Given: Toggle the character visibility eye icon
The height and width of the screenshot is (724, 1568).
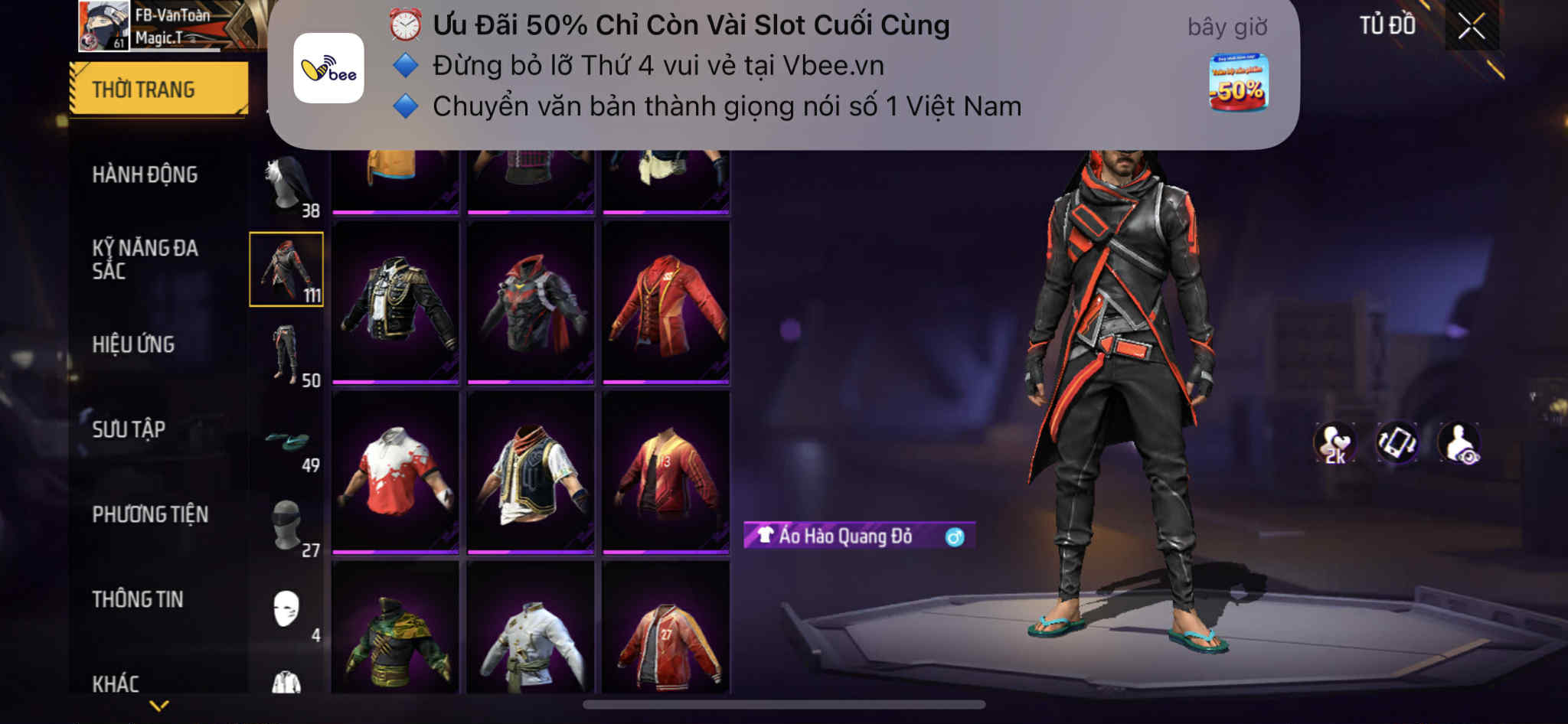Looking at the screenshot, I should click(1459, 442).
